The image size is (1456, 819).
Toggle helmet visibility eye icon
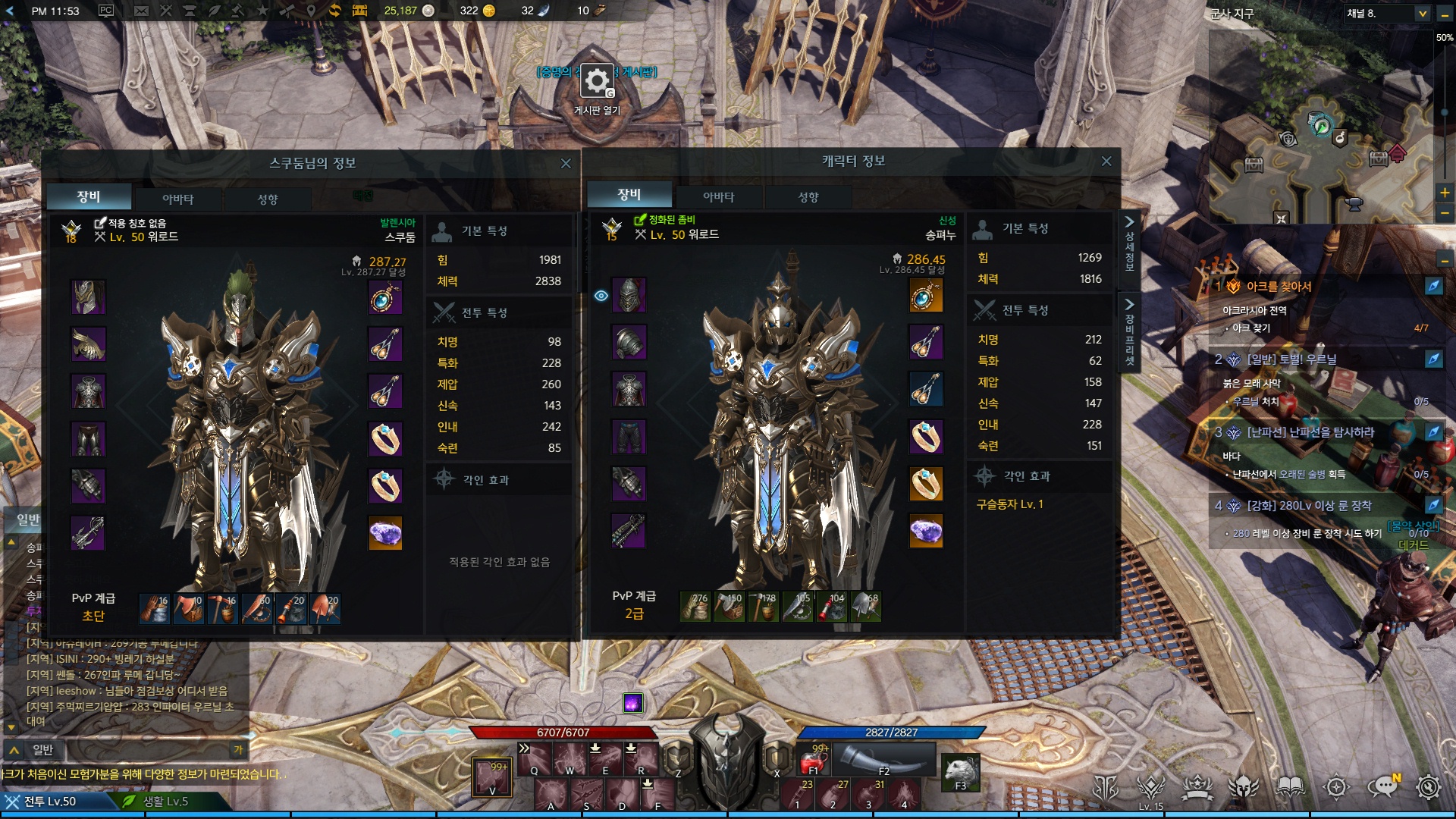[x=601, y=296]
